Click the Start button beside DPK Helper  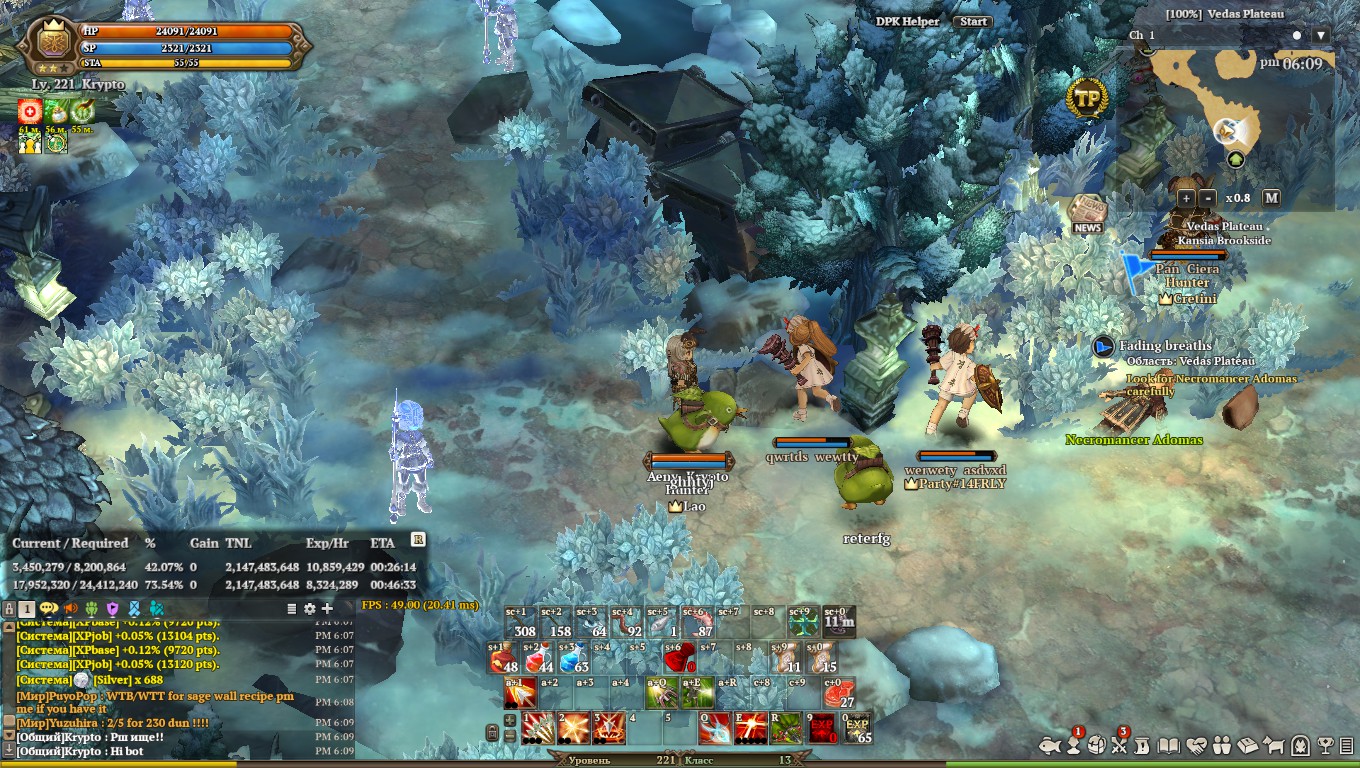coord(972,21)
